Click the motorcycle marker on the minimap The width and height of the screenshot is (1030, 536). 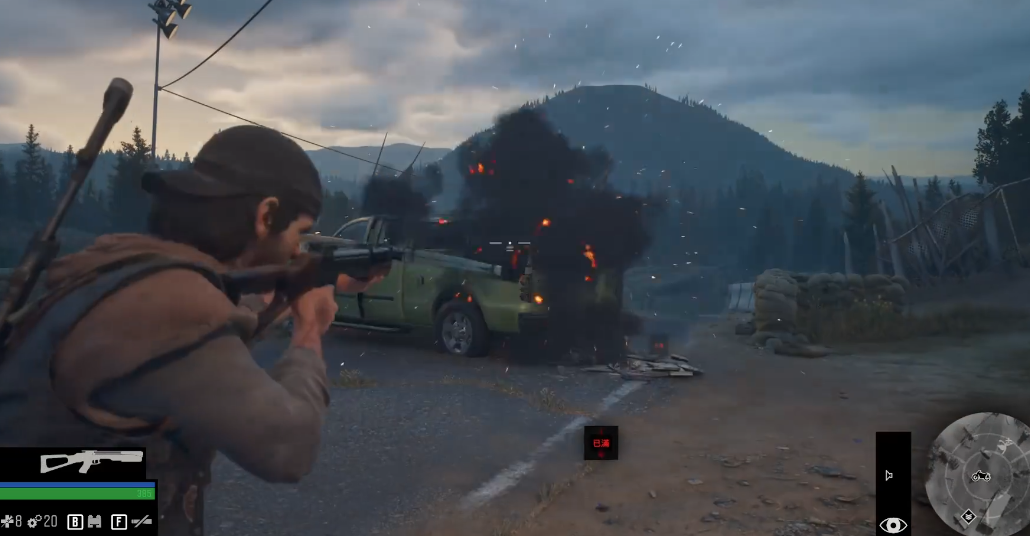coord(981,475)
